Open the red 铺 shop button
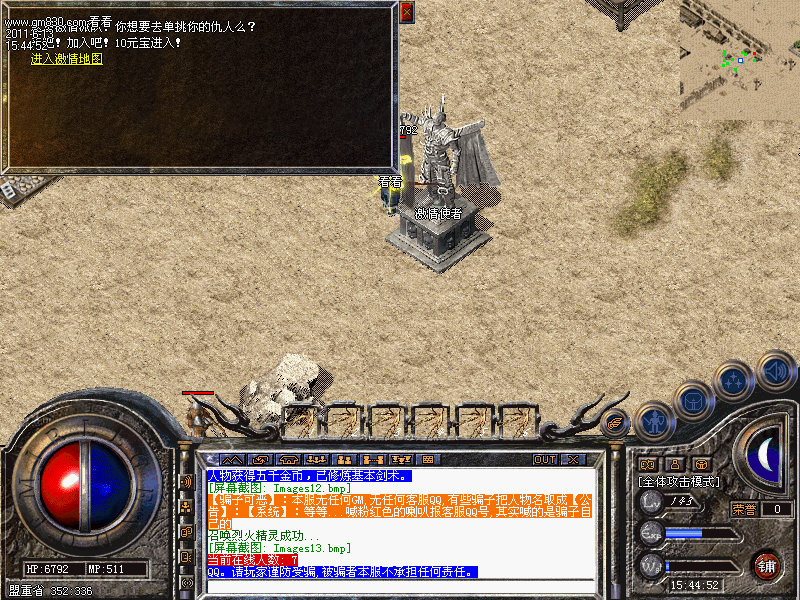The image size is (800, 600). 767,564
